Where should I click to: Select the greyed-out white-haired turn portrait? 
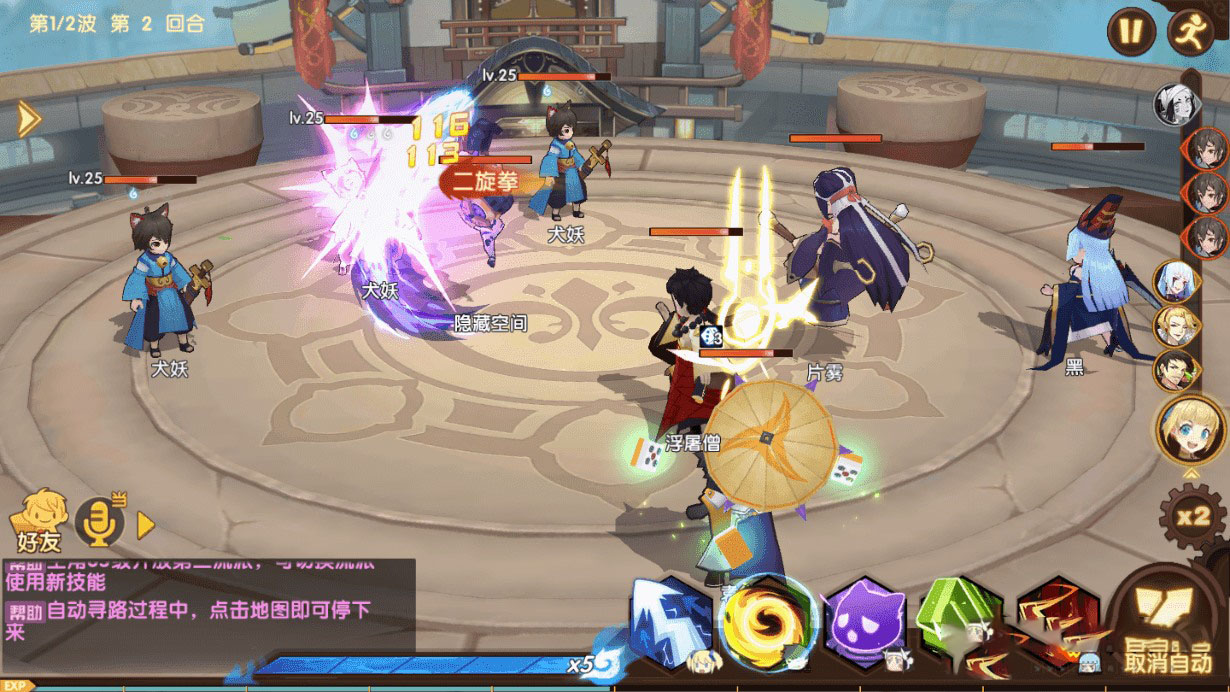tap(1175, 104)
